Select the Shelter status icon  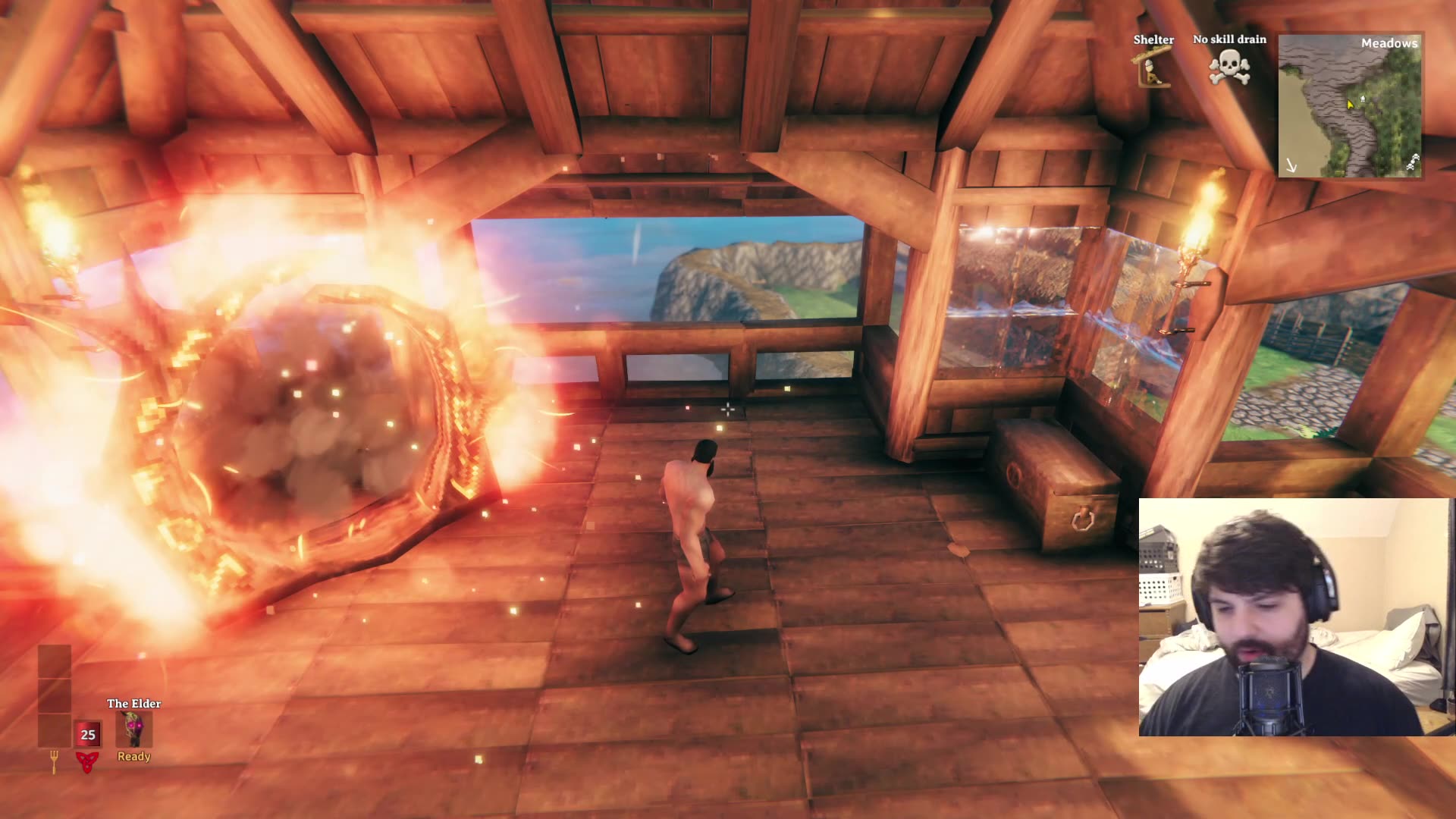[x=1153, y=70]
